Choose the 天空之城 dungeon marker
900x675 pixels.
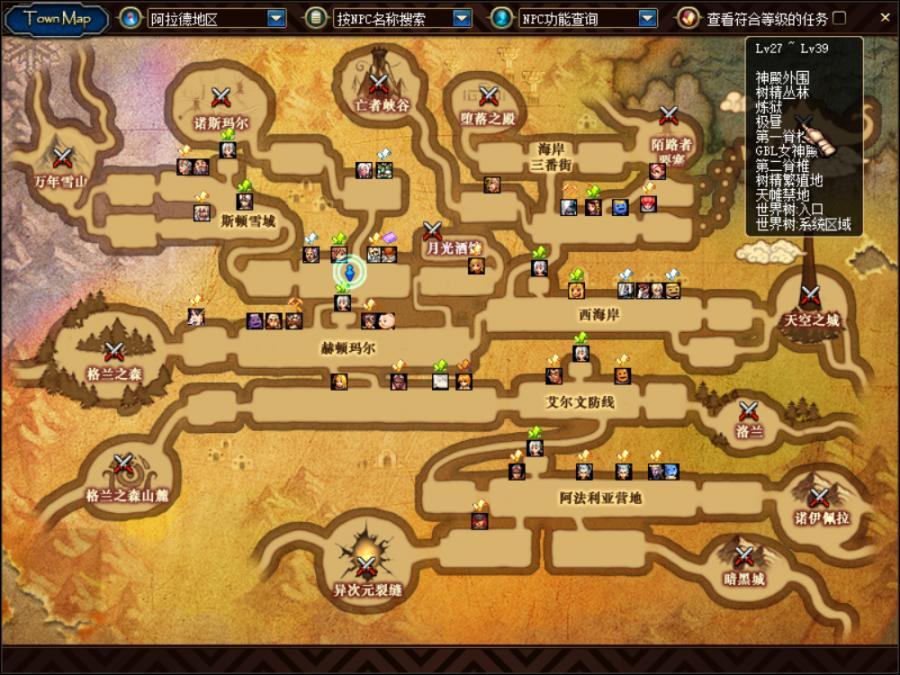point(811,296)
